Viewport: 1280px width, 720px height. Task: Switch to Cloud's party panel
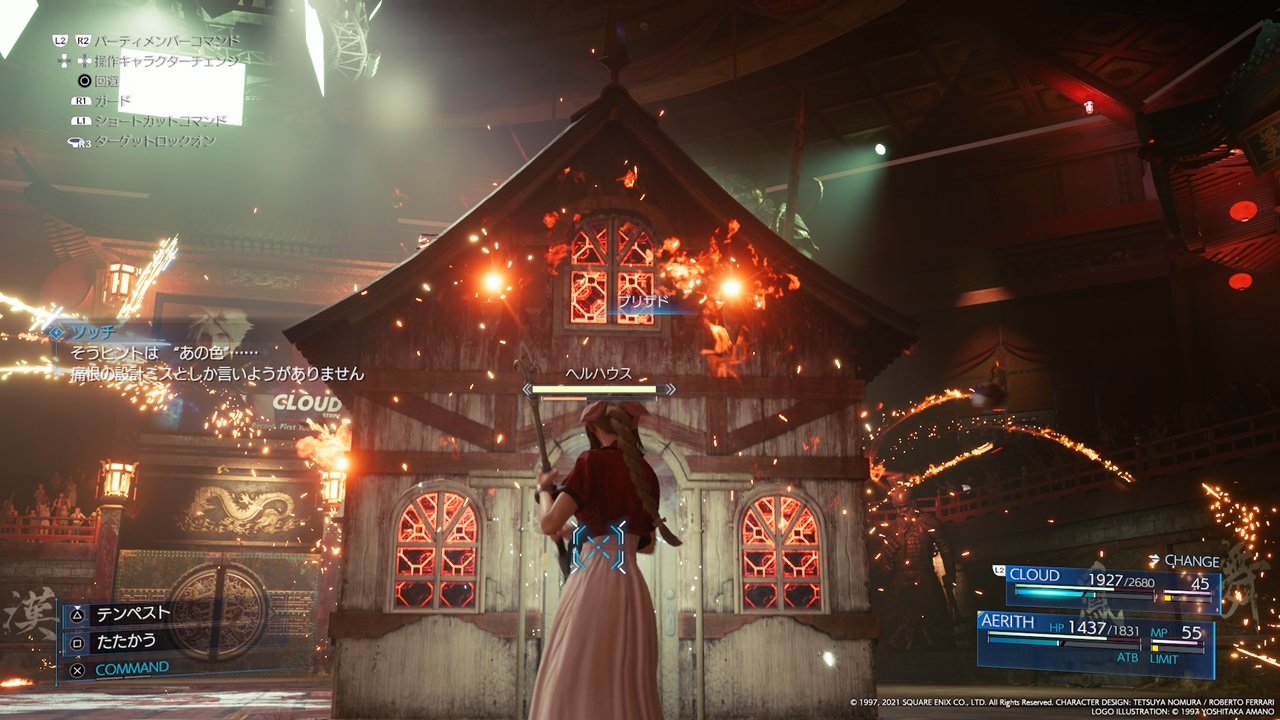pos(1112,588)
